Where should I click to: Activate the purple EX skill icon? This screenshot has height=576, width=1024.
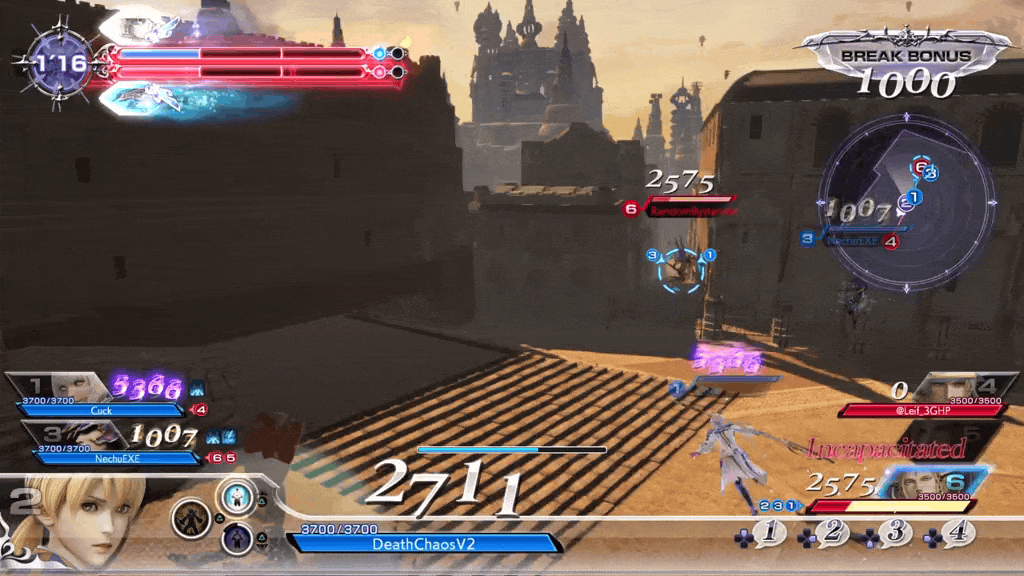pos(237,540)
